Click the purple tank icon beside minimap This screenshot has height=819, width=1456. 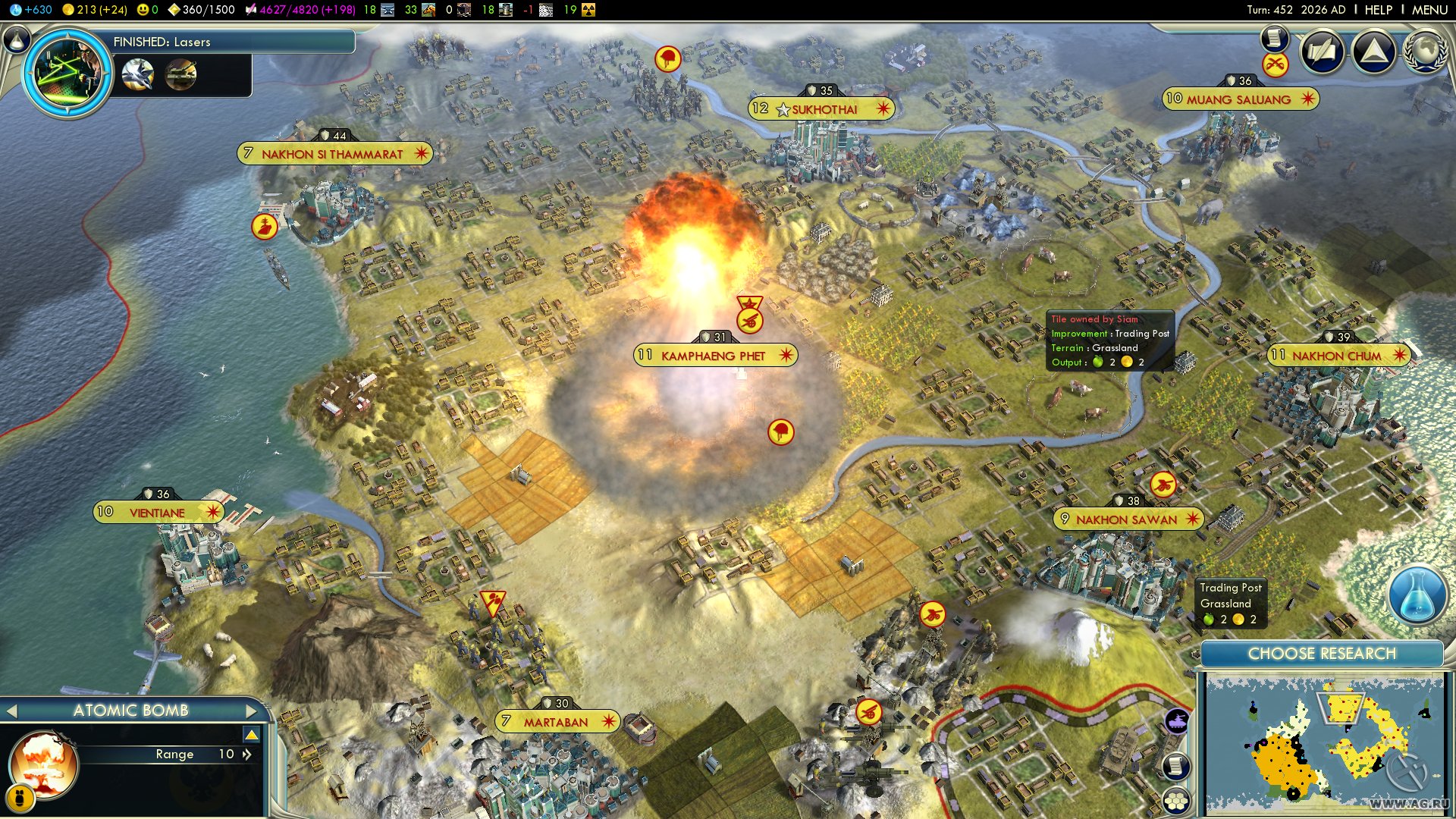1176,721
